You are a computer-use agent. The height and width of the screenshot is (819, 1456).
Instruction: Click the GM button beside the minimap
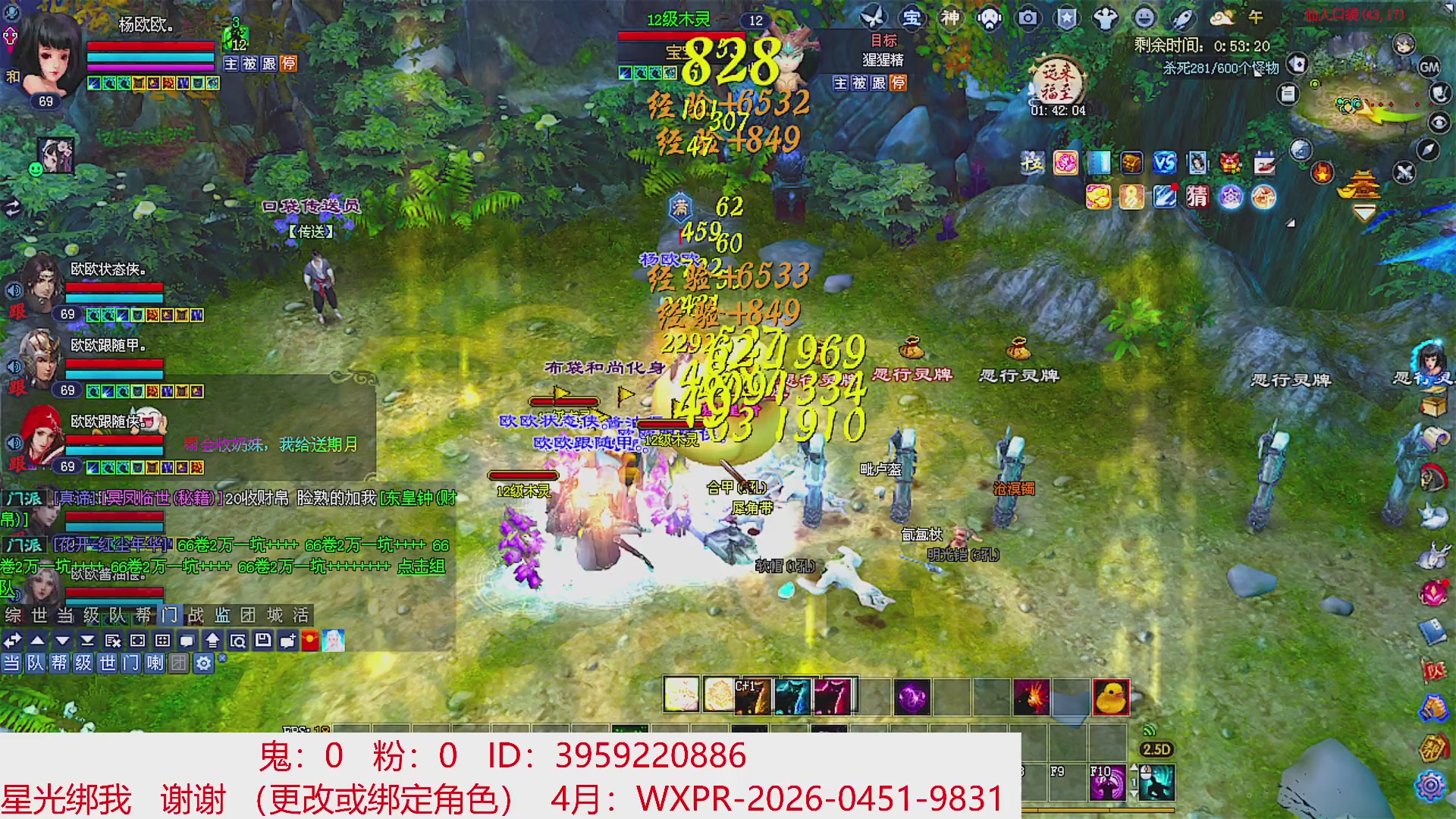click(x=1429, y=67)
